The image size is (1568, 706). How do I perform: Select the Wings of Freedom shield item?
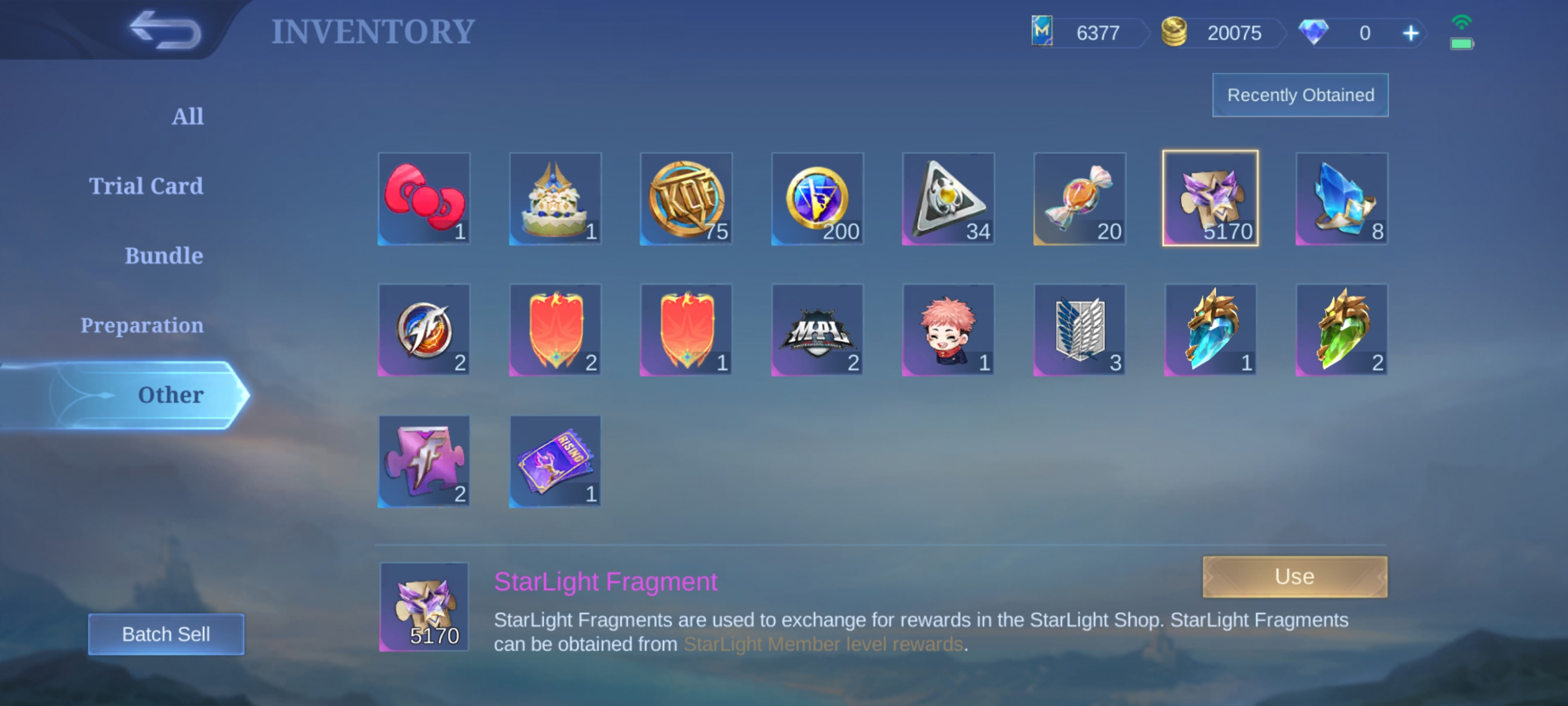coord(1079,329)
